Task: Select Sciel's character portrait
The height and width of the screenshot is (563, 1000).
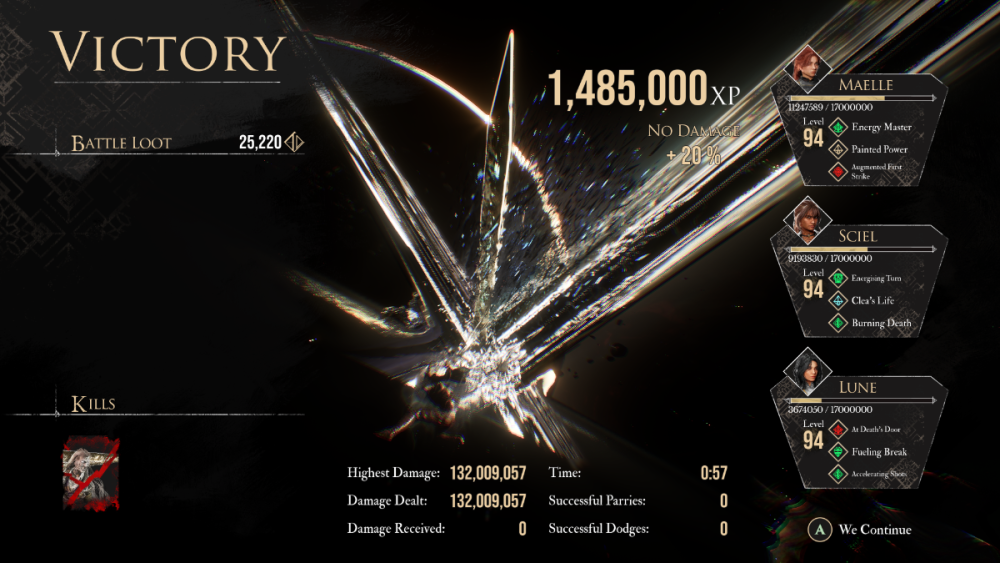Action: tap(806, 217)
